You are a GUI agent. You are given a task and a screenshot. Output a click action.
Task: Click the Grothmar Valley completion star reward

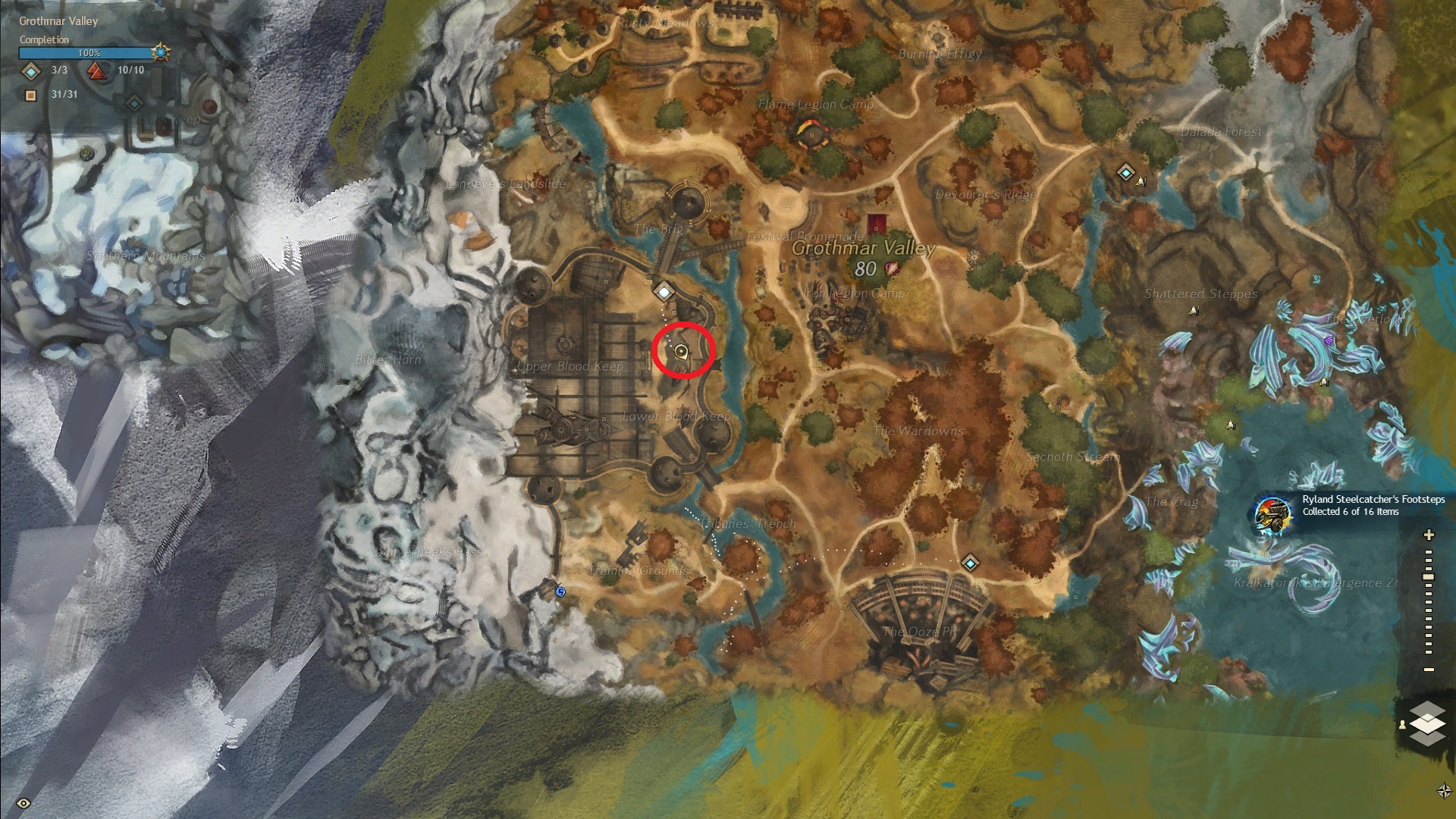click(160, 53)
